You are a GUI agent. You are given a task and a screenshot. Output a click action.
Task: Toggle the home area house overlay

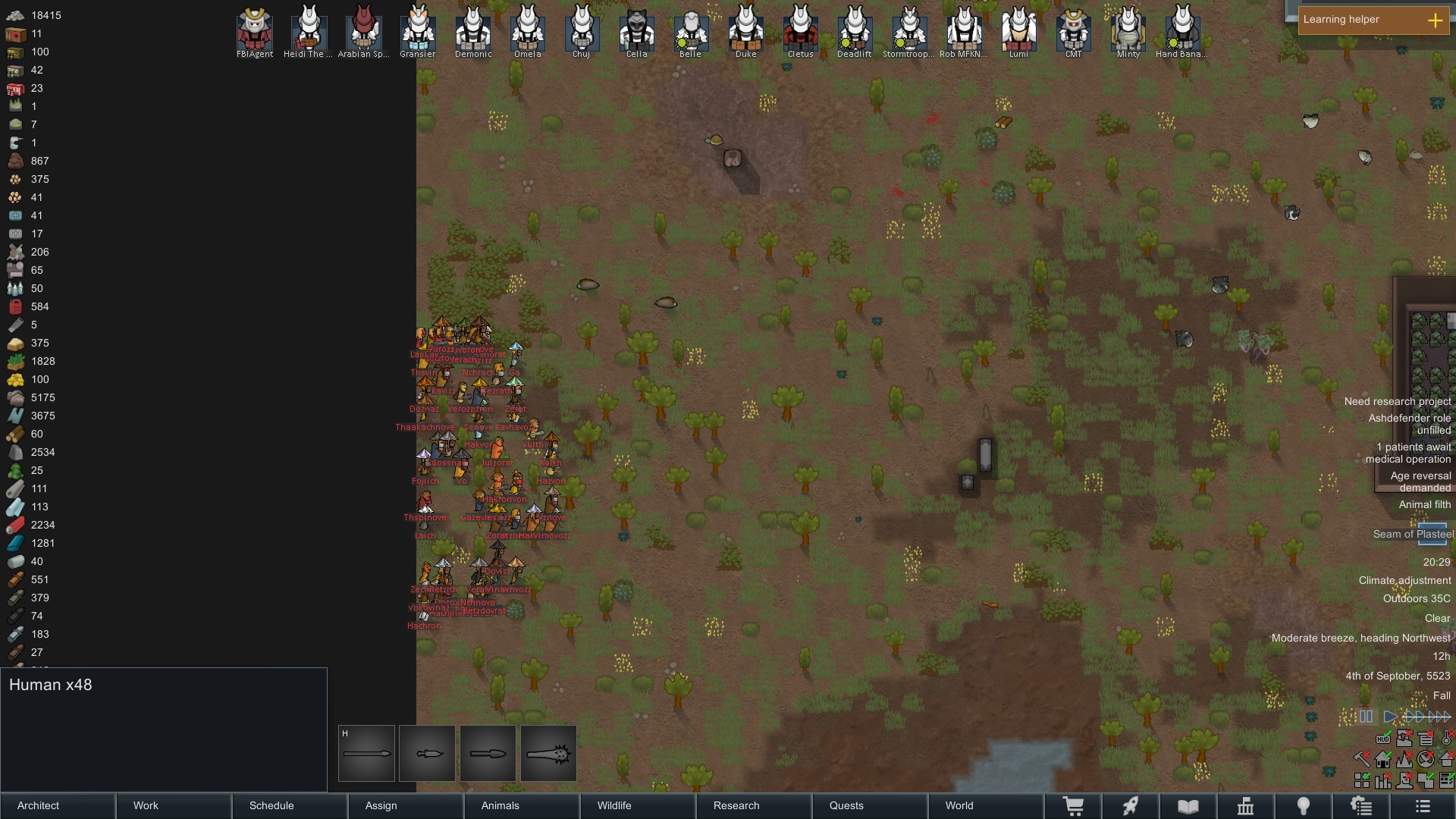point(1382,759)
